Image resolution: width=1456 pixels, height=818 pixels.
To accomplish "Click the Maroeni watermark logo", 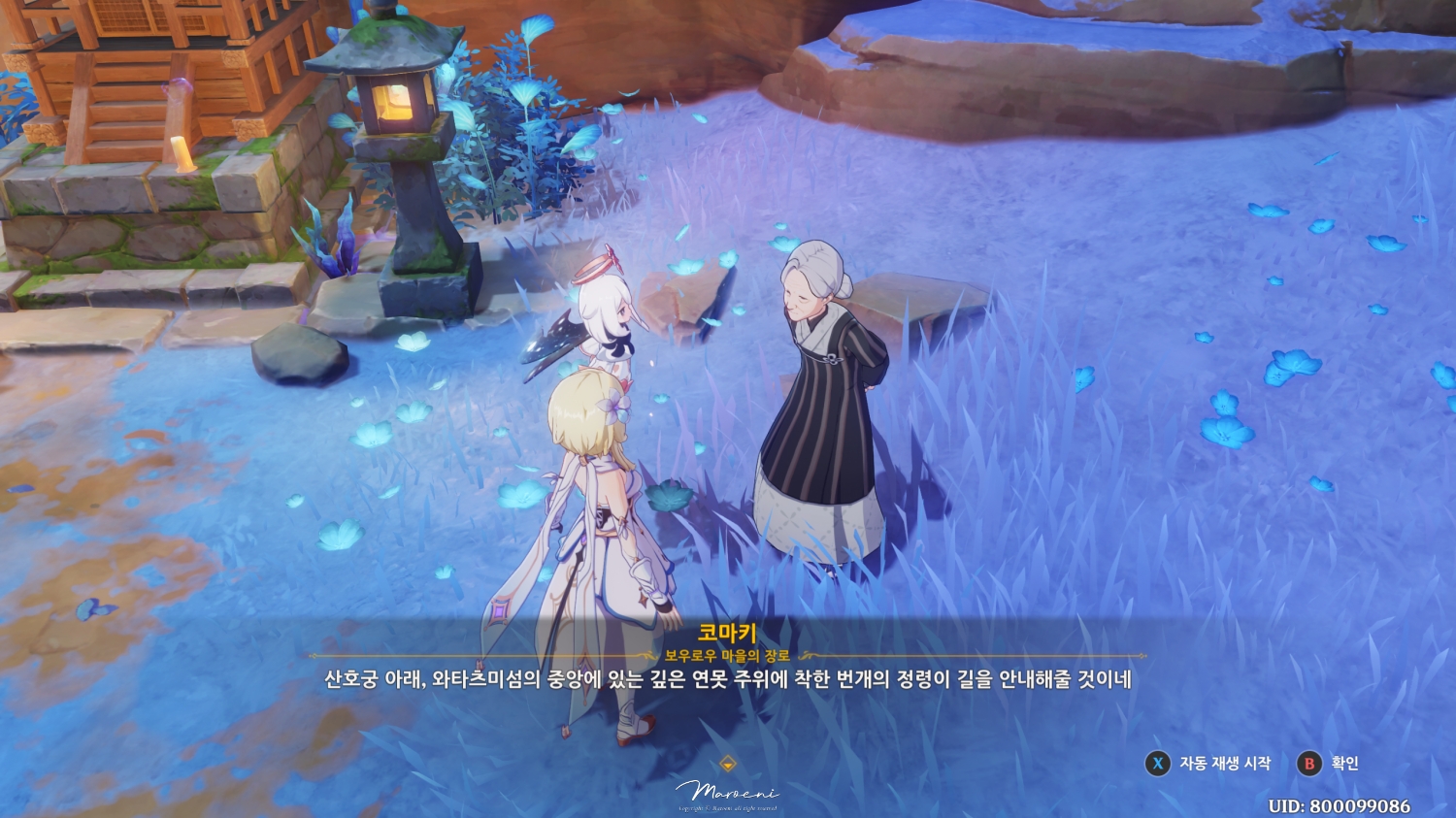I will pos(727,791).
